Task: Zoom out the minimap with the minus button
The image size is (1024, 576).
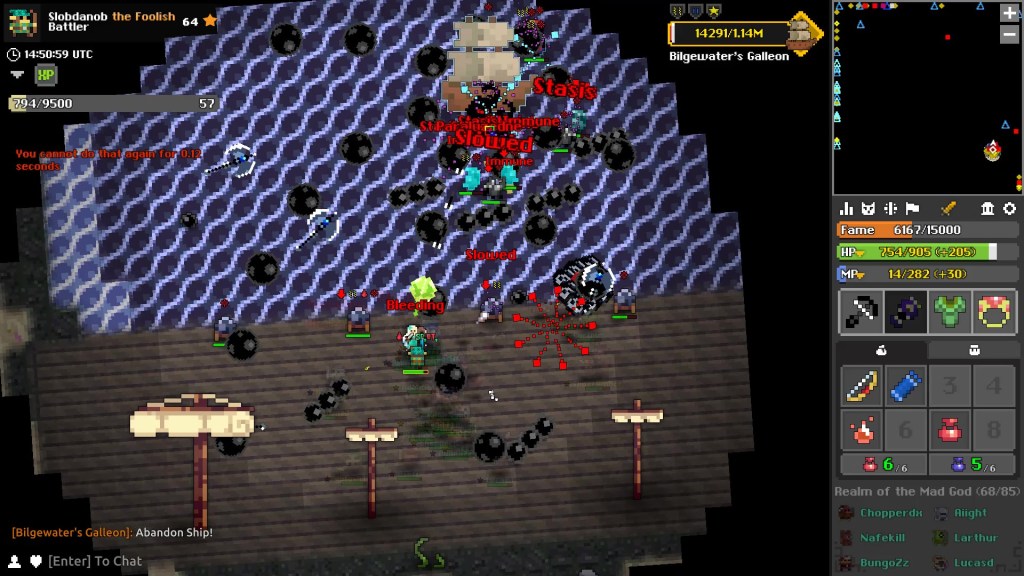Action: 1009,35
